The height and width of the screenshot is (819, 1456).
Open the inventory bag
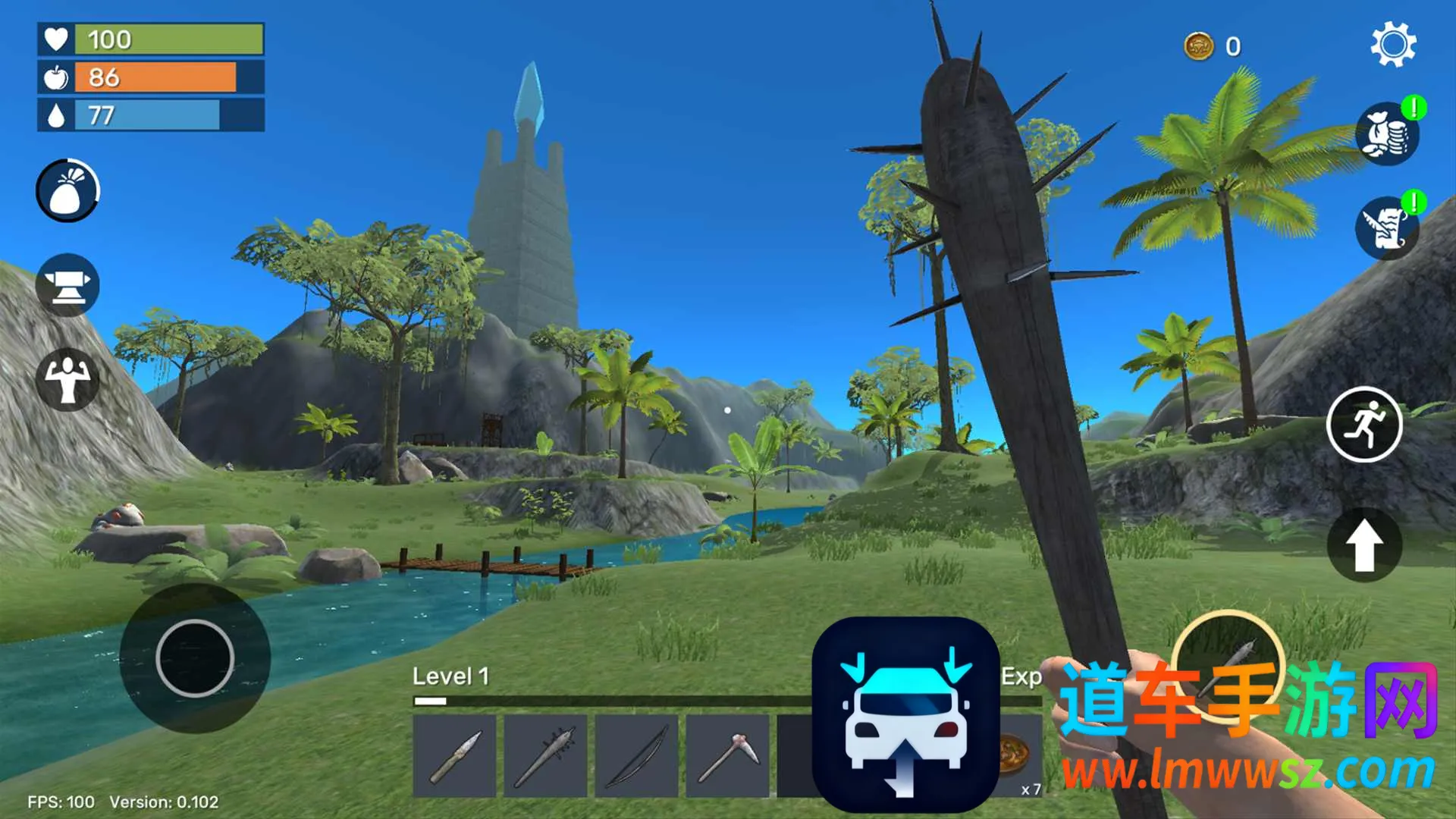point(67,191)
